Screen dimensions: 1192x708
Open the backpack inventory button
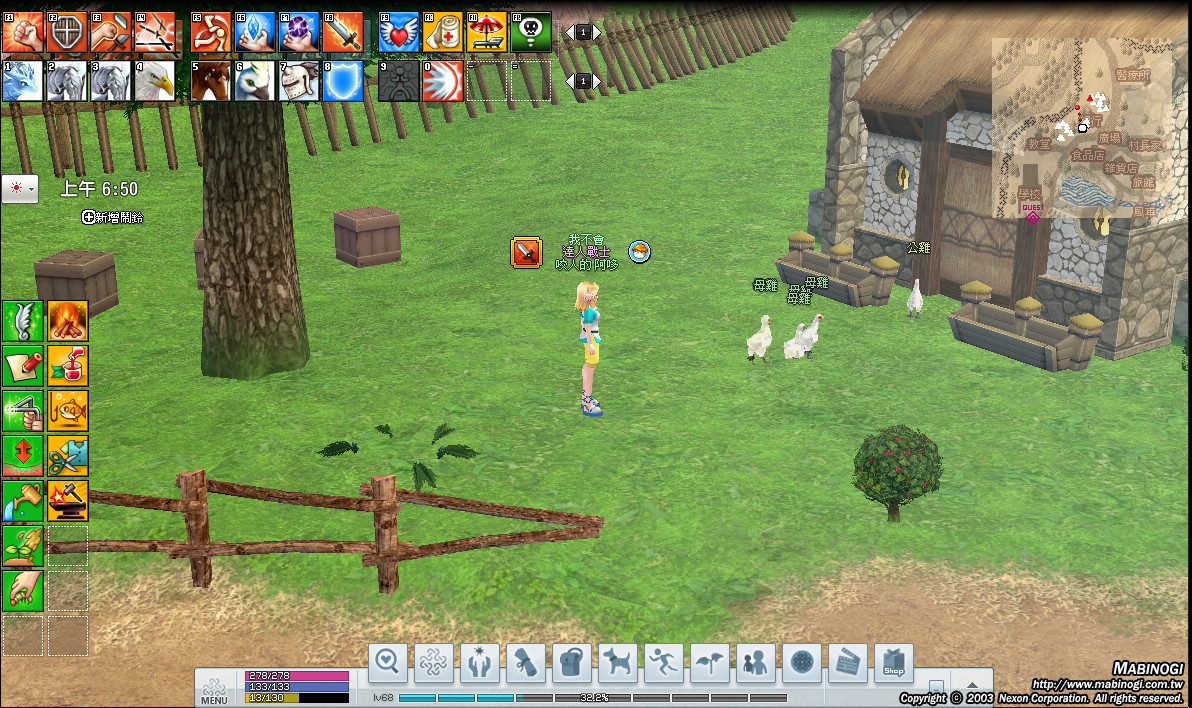[x=572, y=662]
